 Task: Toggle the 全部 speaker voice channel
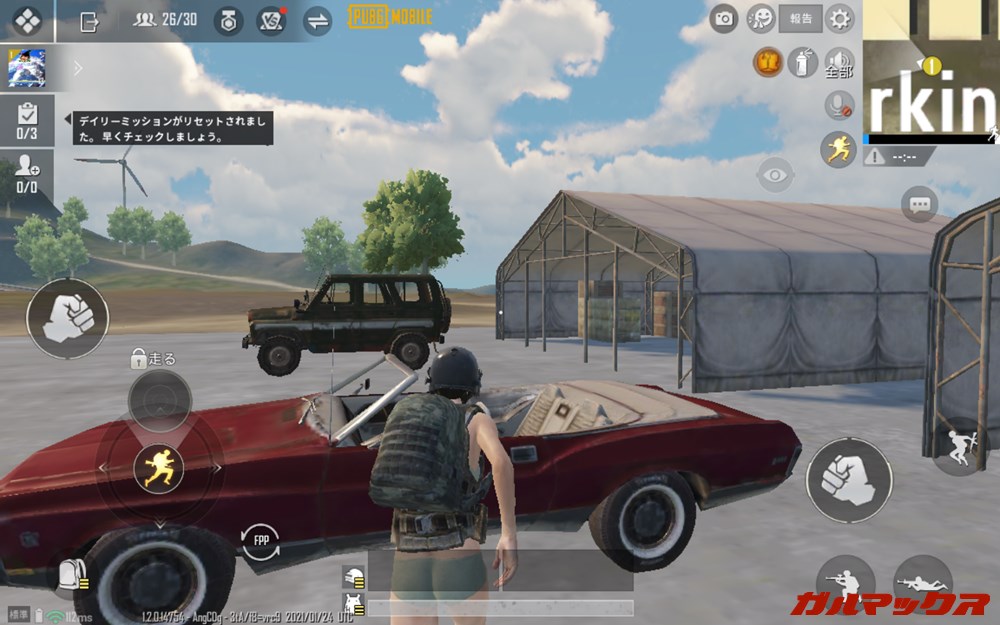(x=838, y=63)
